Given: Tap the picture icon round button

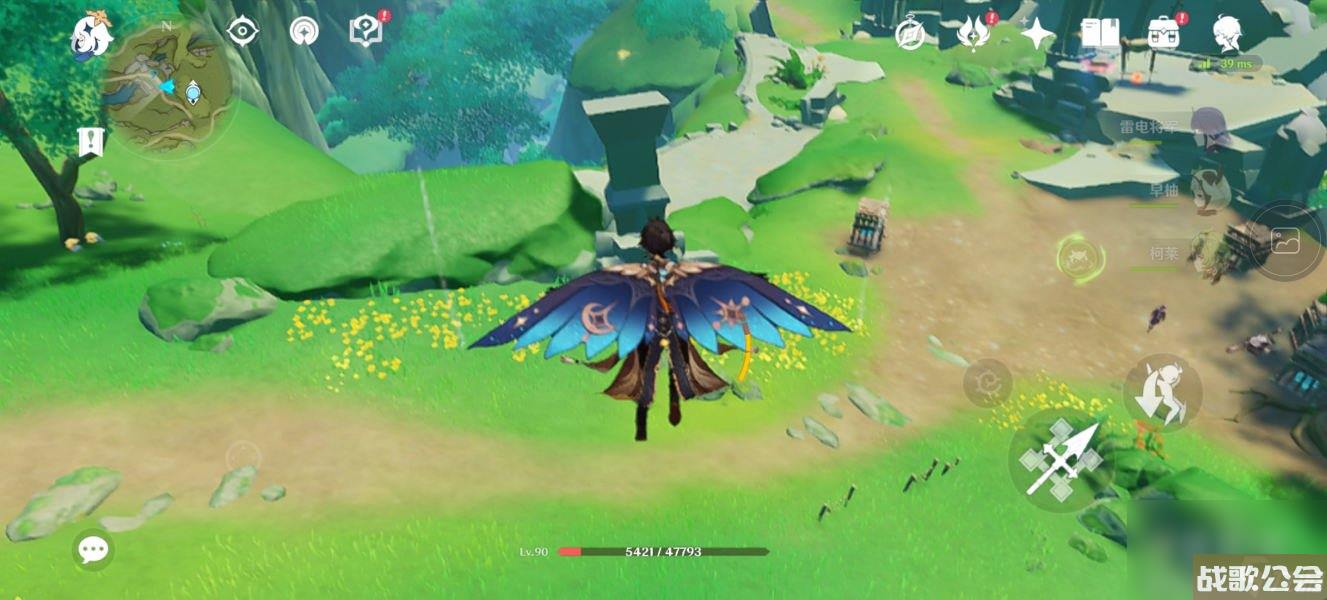Looking at the screenshot, I should [1285, 241].
